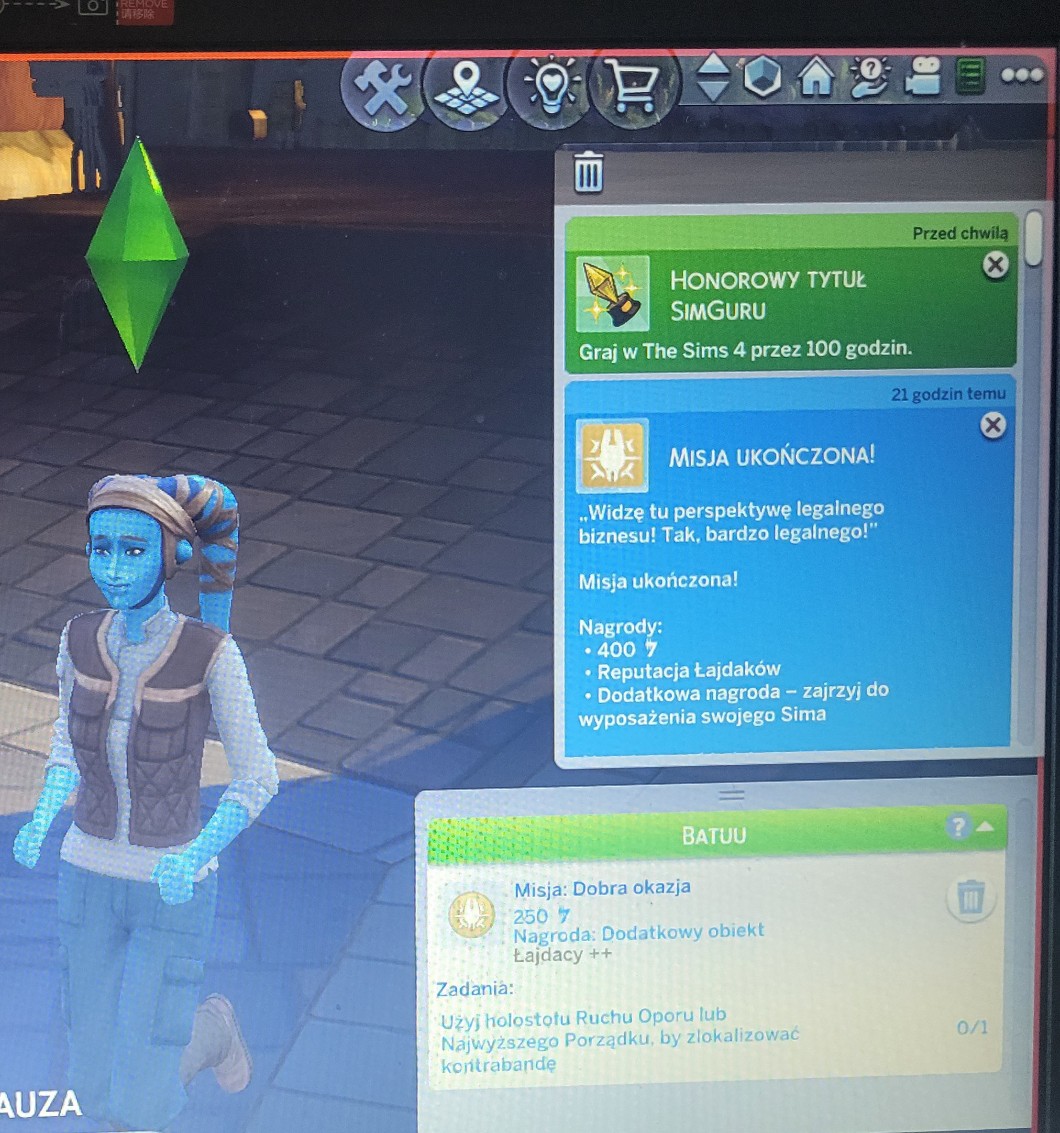Toggle the walls view cube icon
The image size is (1060, 1133).
[x=763, y=77]
